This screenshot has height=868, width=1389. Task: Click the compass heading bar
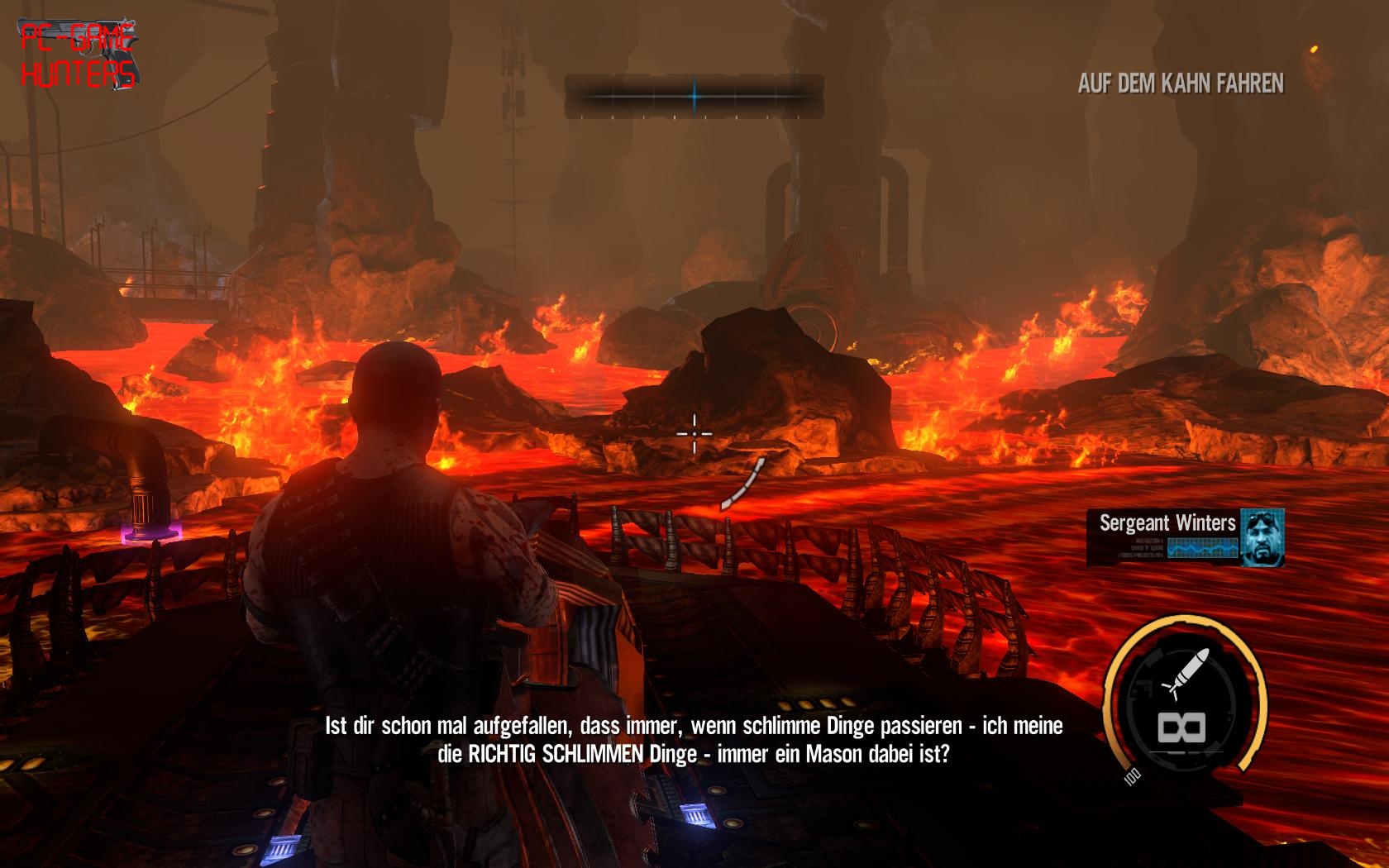(x=694, y=97)
